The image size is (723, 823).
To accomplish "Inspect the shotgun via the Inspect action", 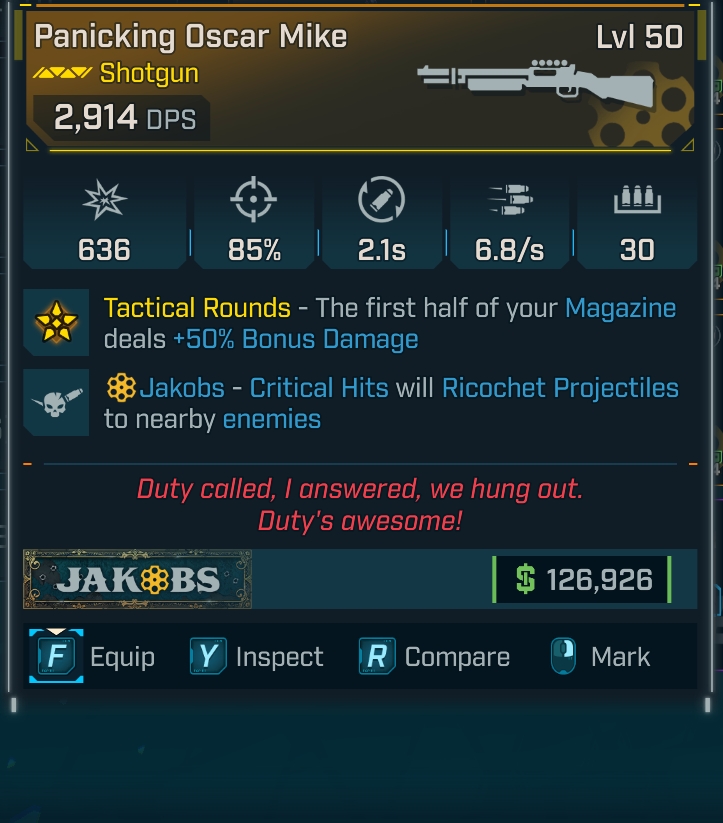I will (258, 657).
